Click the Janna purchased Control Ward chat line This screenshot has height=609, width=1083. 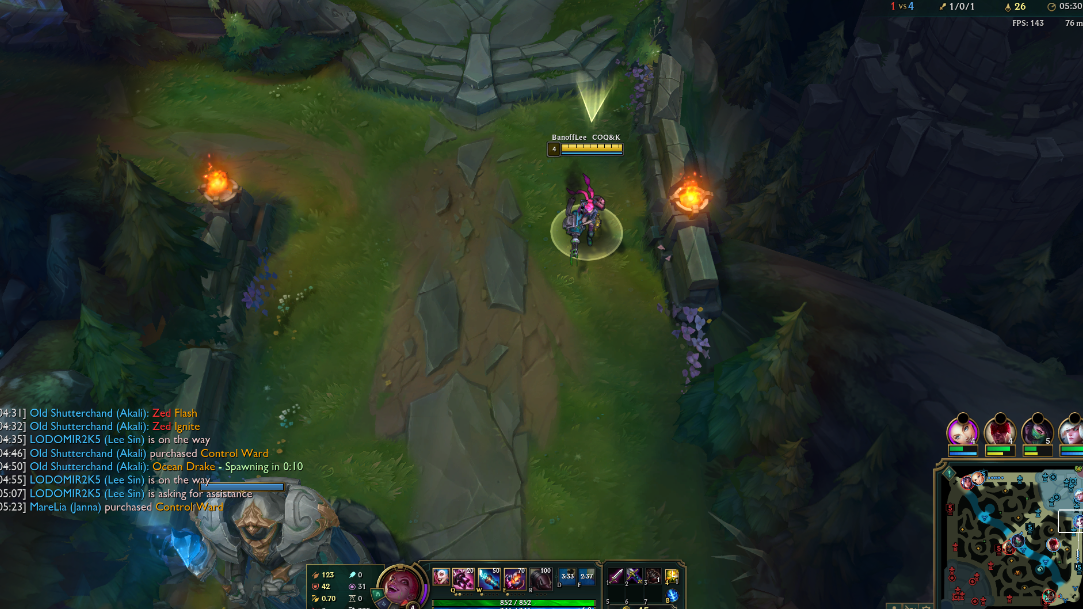[x=126, y=507]
